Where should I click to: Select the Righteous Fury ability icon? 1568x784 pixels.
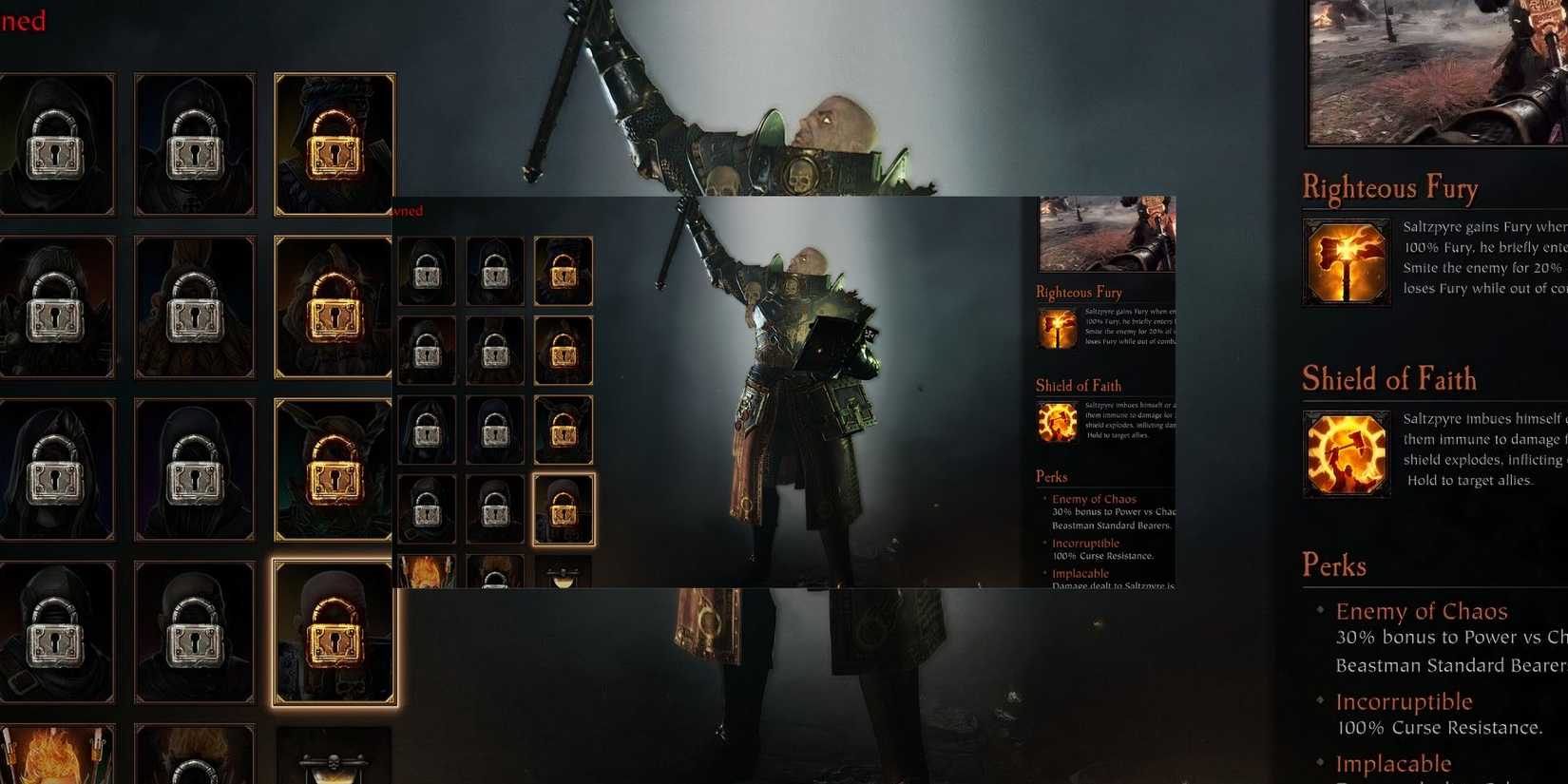(x=1346, y=258)
